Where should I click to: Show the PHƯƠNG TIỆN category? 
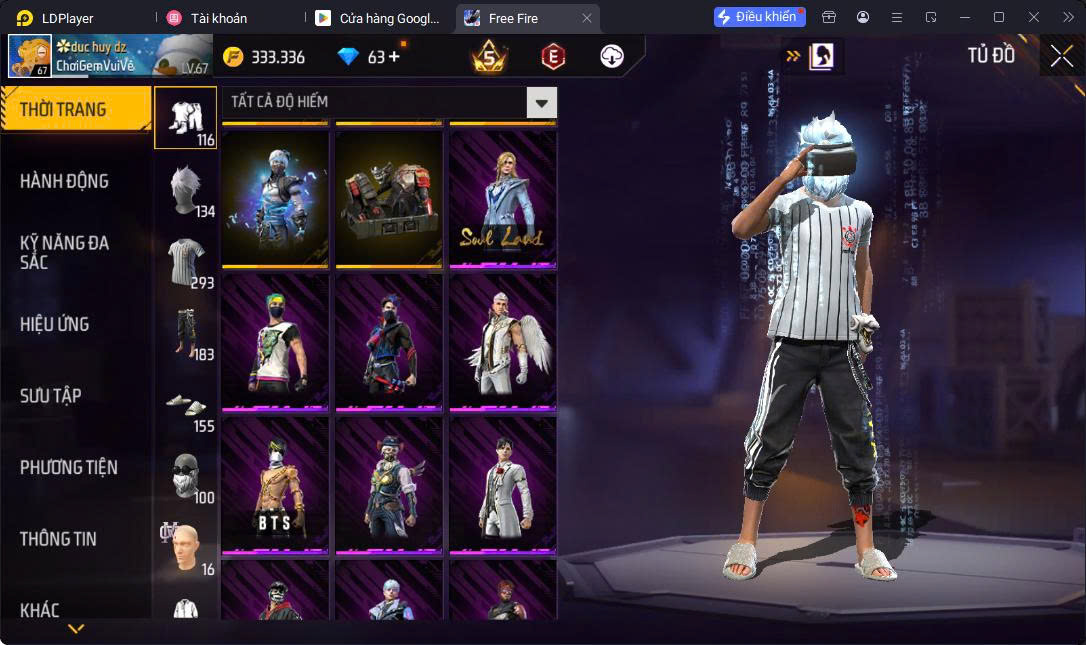(69, 467)
